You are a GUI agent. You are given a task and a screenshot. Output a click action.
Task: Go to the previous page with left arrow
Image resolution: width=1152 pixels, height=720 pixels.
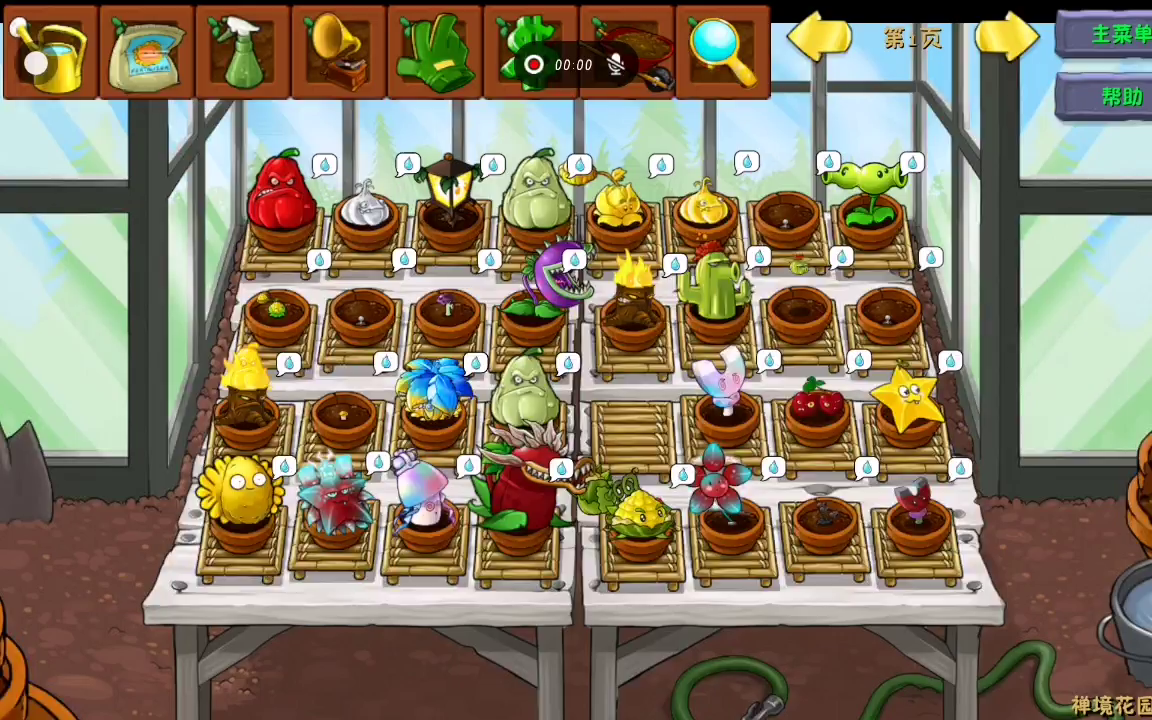pos(820,38)
